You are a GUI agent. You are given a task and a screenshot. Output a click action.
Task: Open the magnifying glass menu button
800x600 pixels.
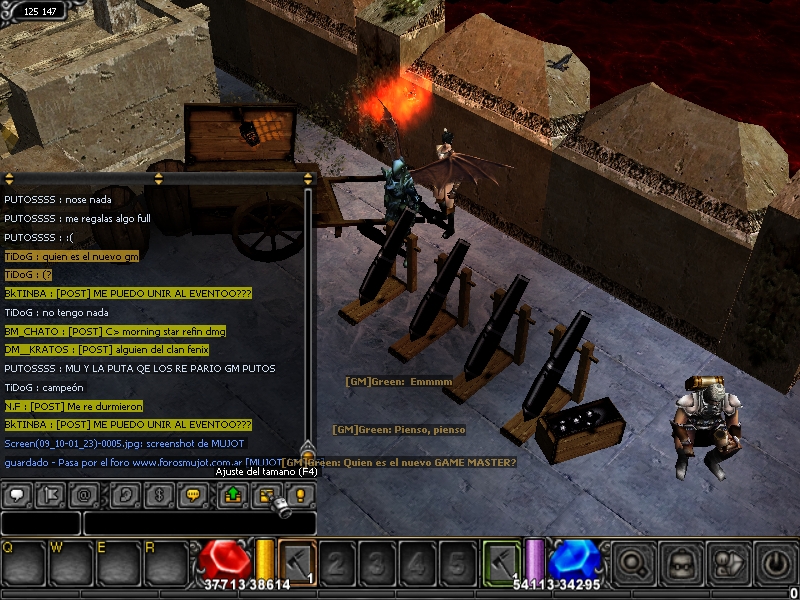click(633, 563)
